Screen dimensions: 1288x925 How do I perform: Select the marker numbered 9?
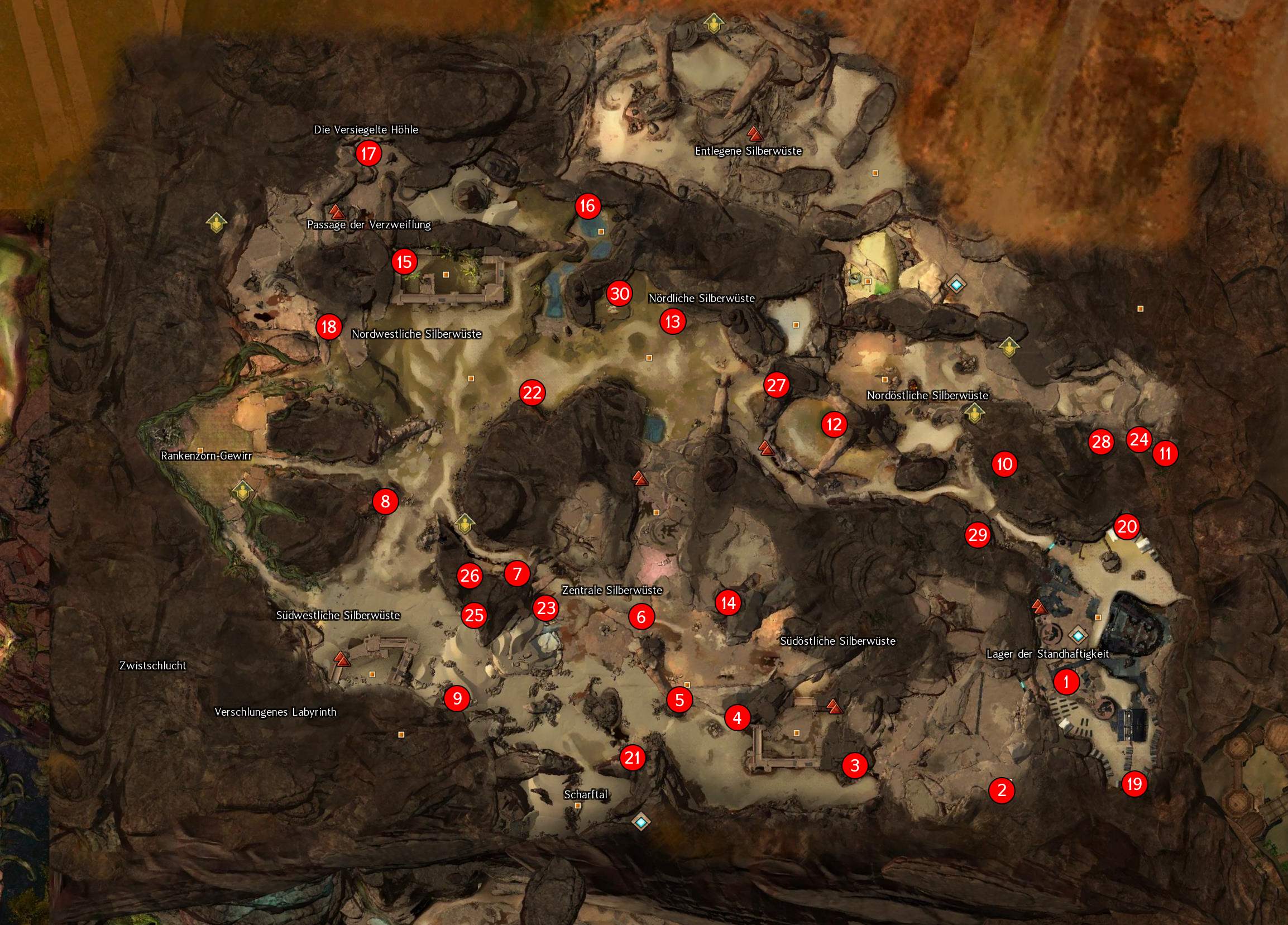457,697
